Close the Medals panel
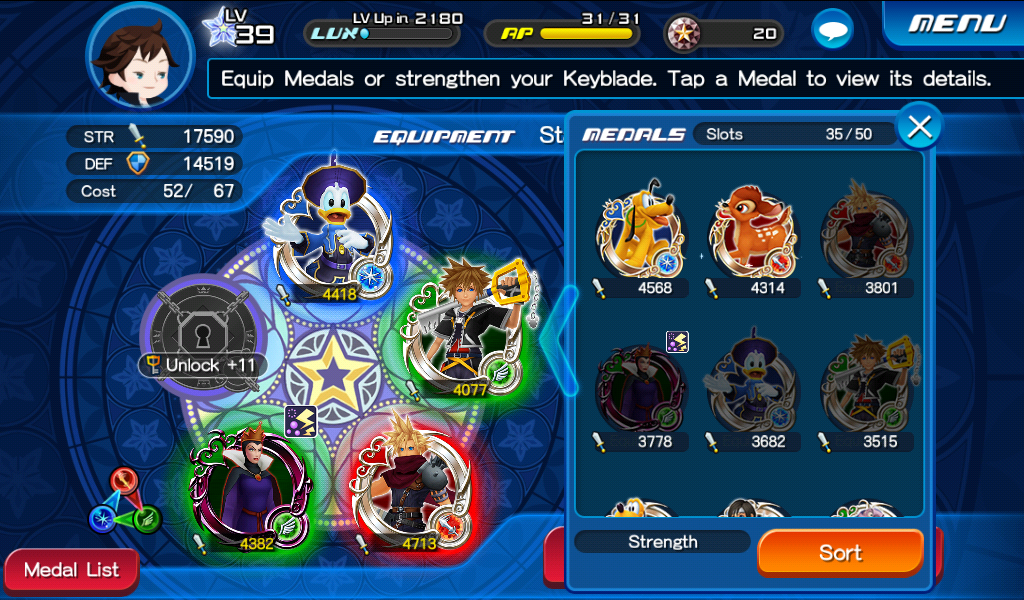The height and width of the screenshot is (600, 1024). pyautogui.click(x=919, y=127)
